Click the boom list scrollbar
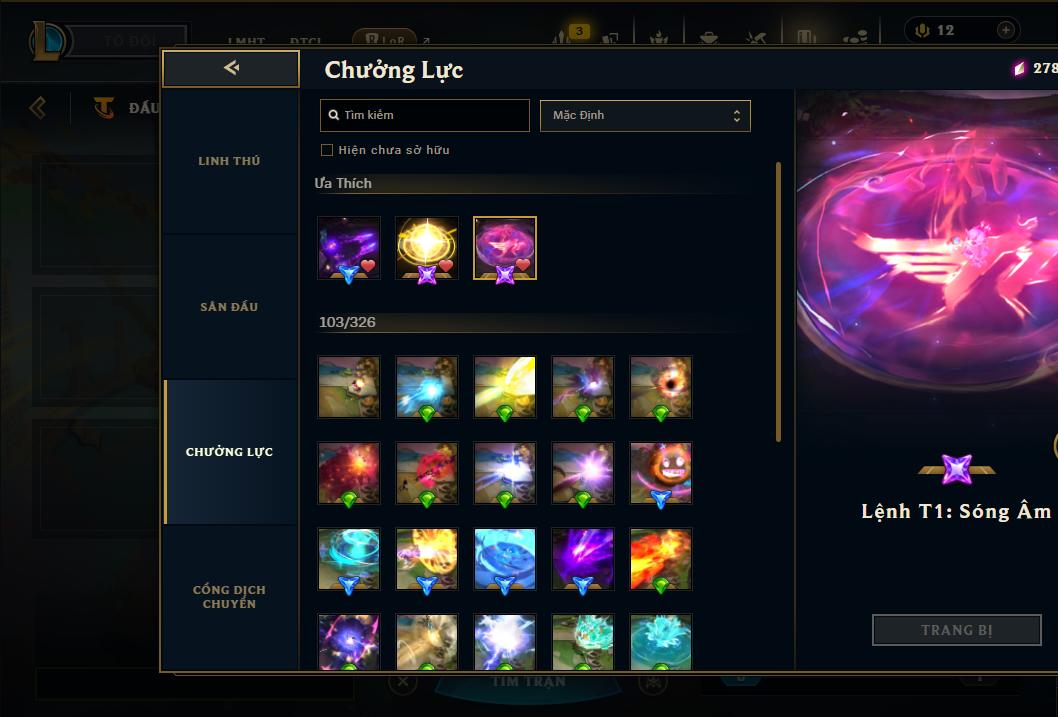 [779, 300]
